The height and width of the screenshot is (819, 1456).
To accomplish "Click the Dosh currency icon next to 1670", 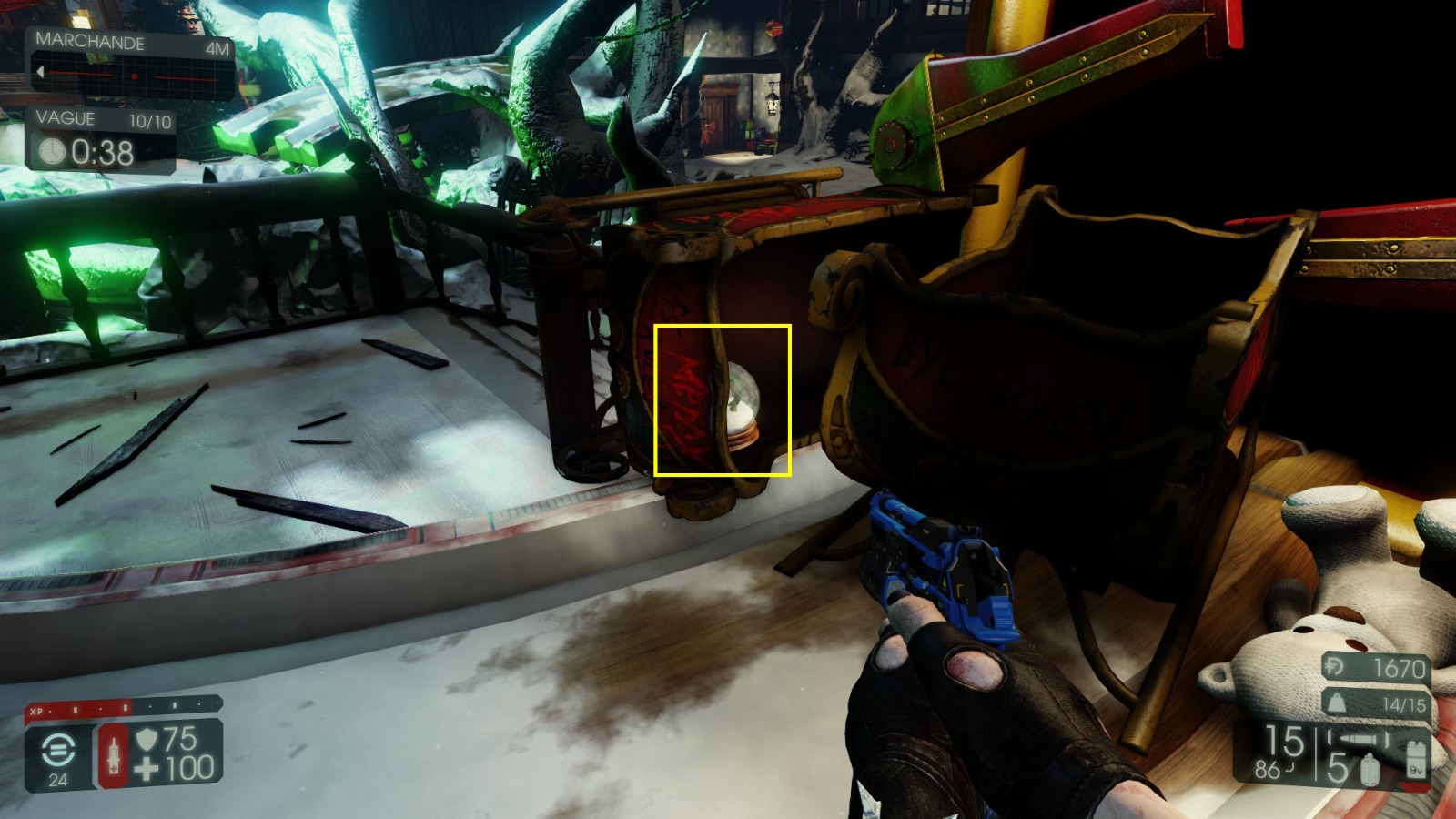I will tap(1336, 666).
